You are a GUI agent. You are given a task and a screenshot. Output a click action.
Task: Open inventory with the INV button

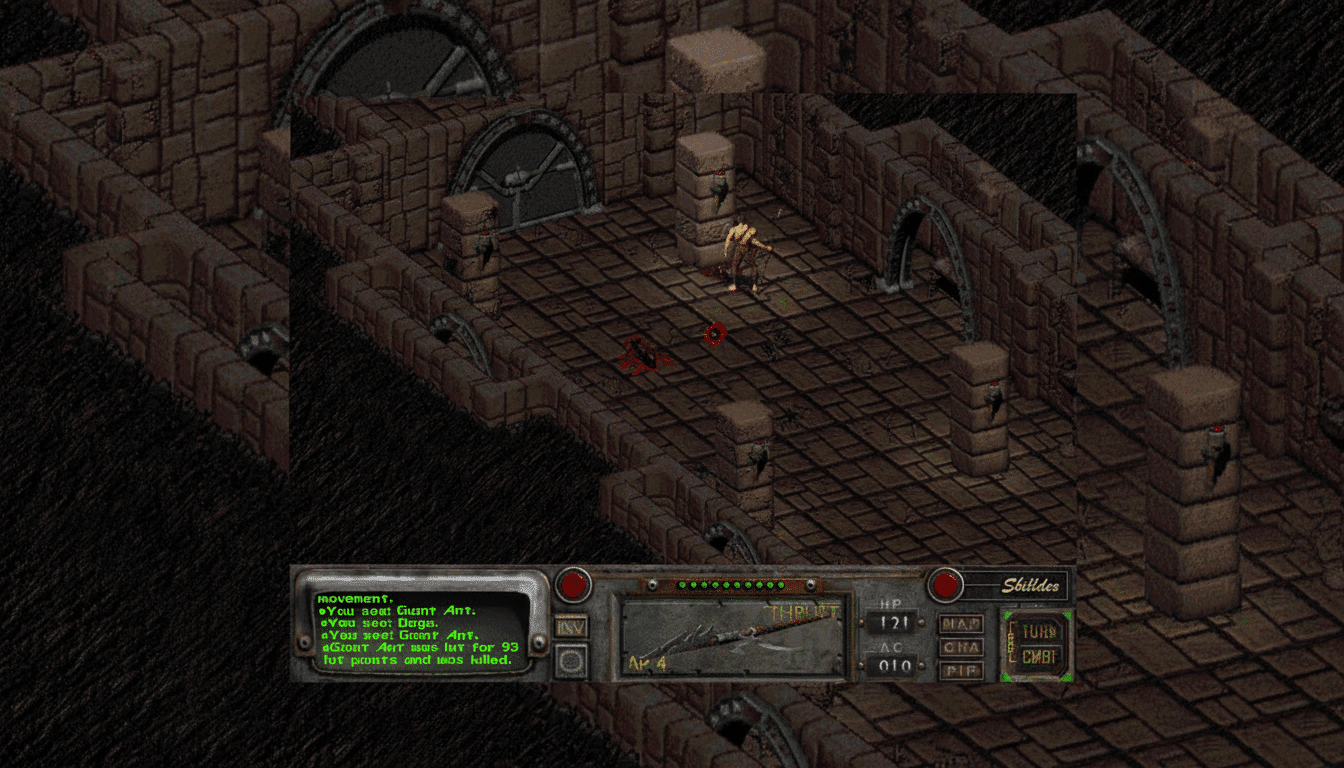coord(573,625)
